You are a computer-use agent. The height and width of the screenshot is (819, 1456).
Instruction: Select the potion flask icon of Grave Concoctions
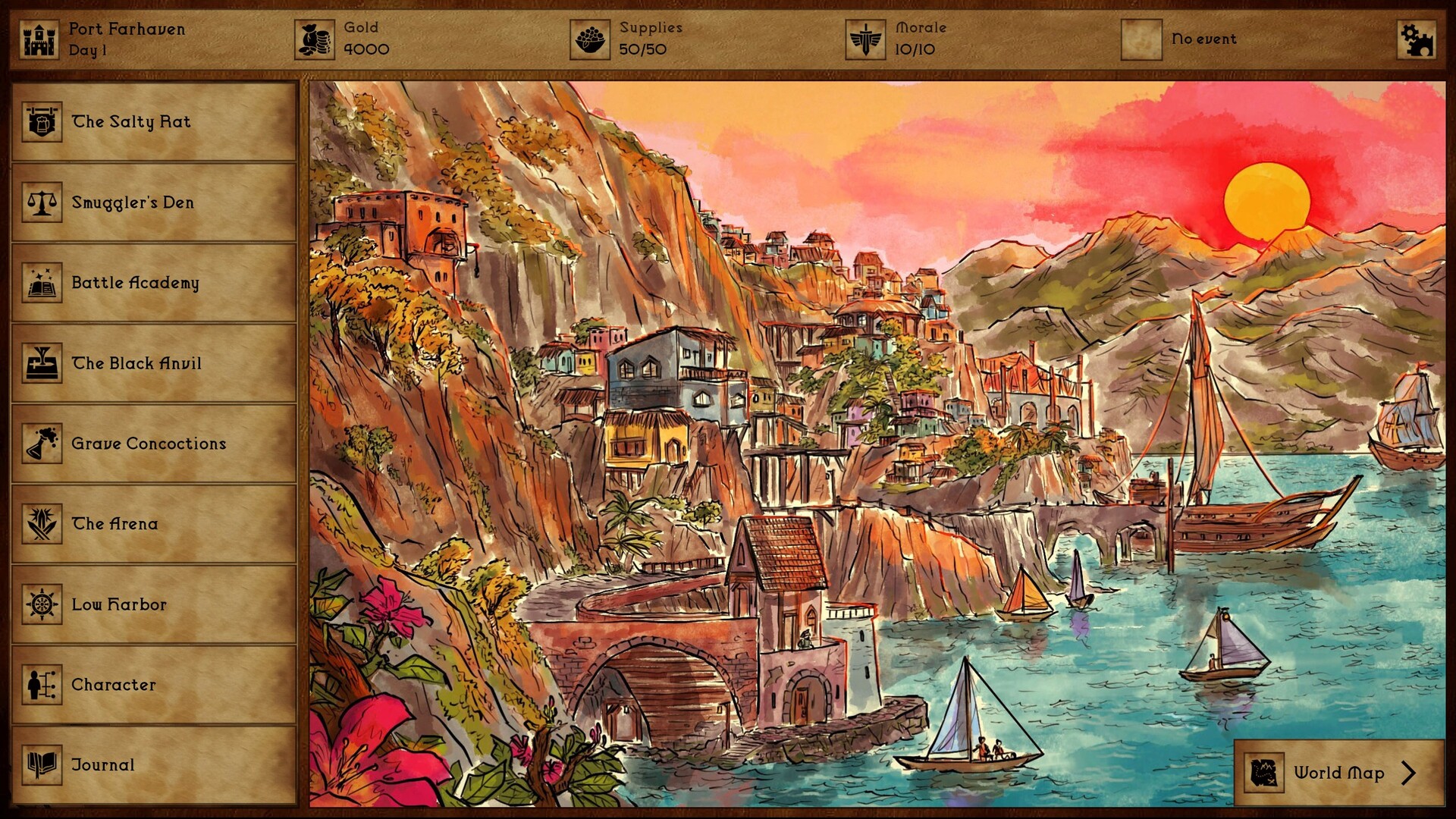point(42,443)
